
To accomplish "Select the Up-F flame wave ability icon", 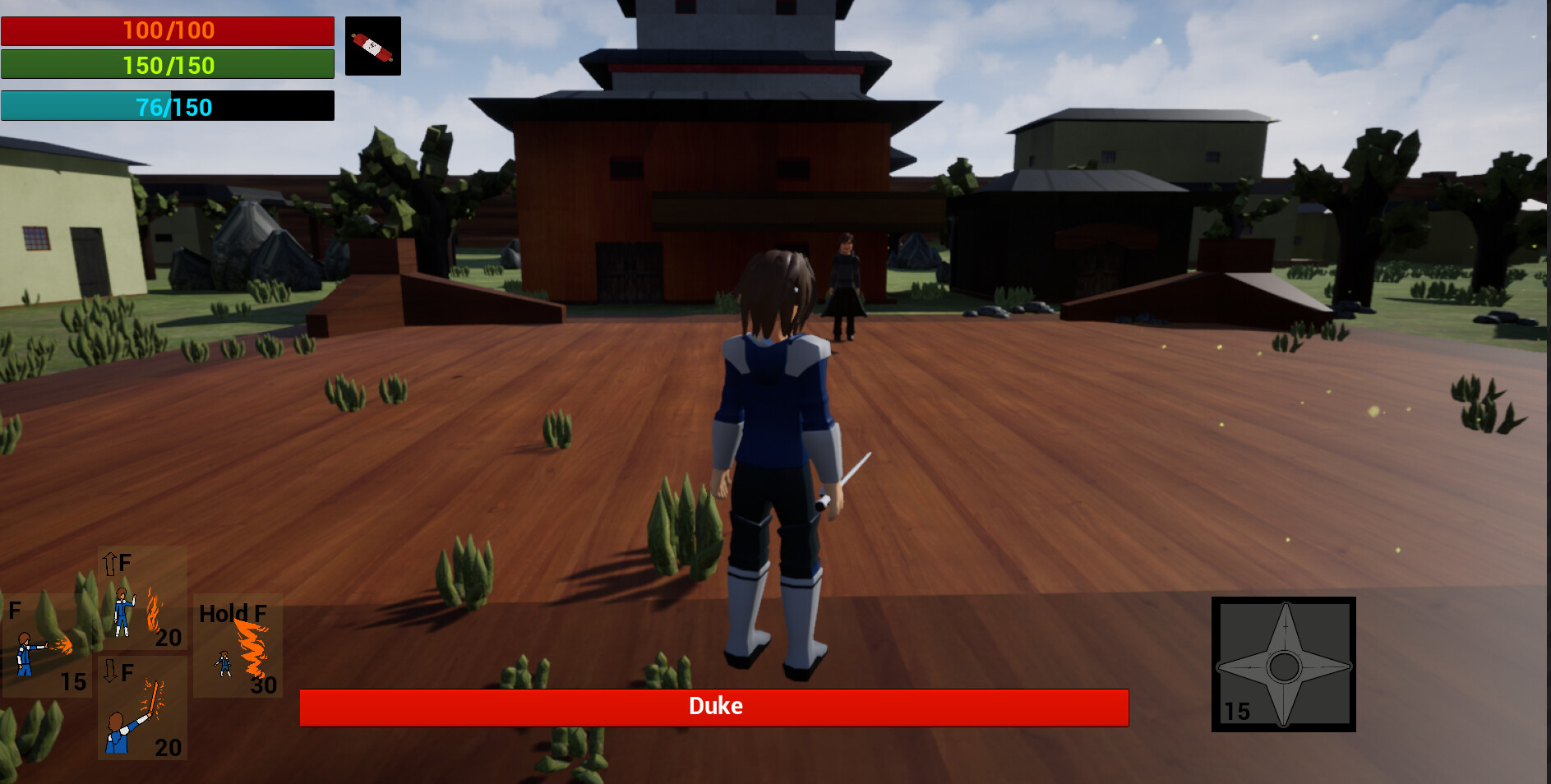I will 141,596.
